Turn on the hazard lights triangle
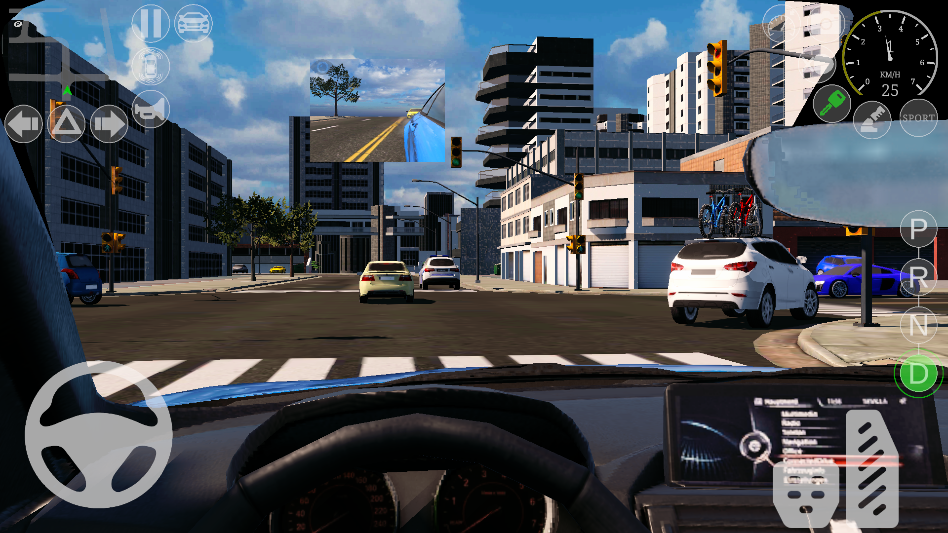 pyautogui.click(x=67, y=124)
